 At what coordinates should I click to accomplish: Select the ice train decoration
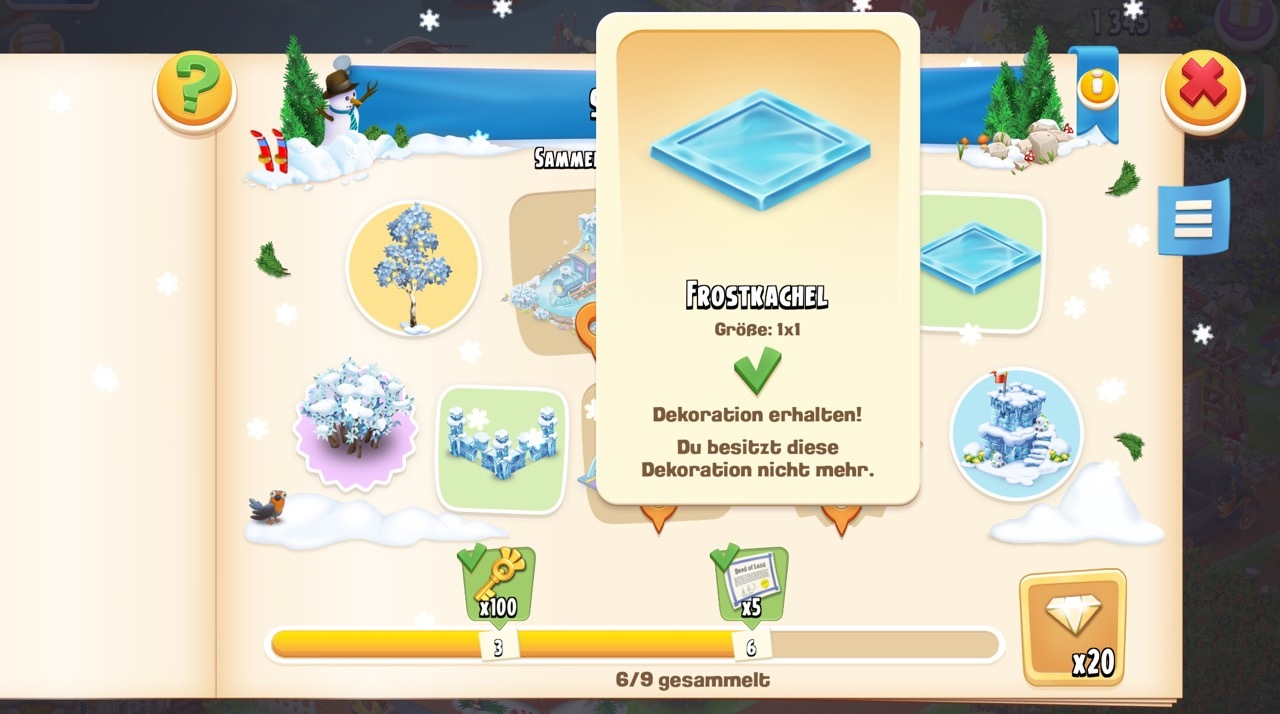(555, 270)
